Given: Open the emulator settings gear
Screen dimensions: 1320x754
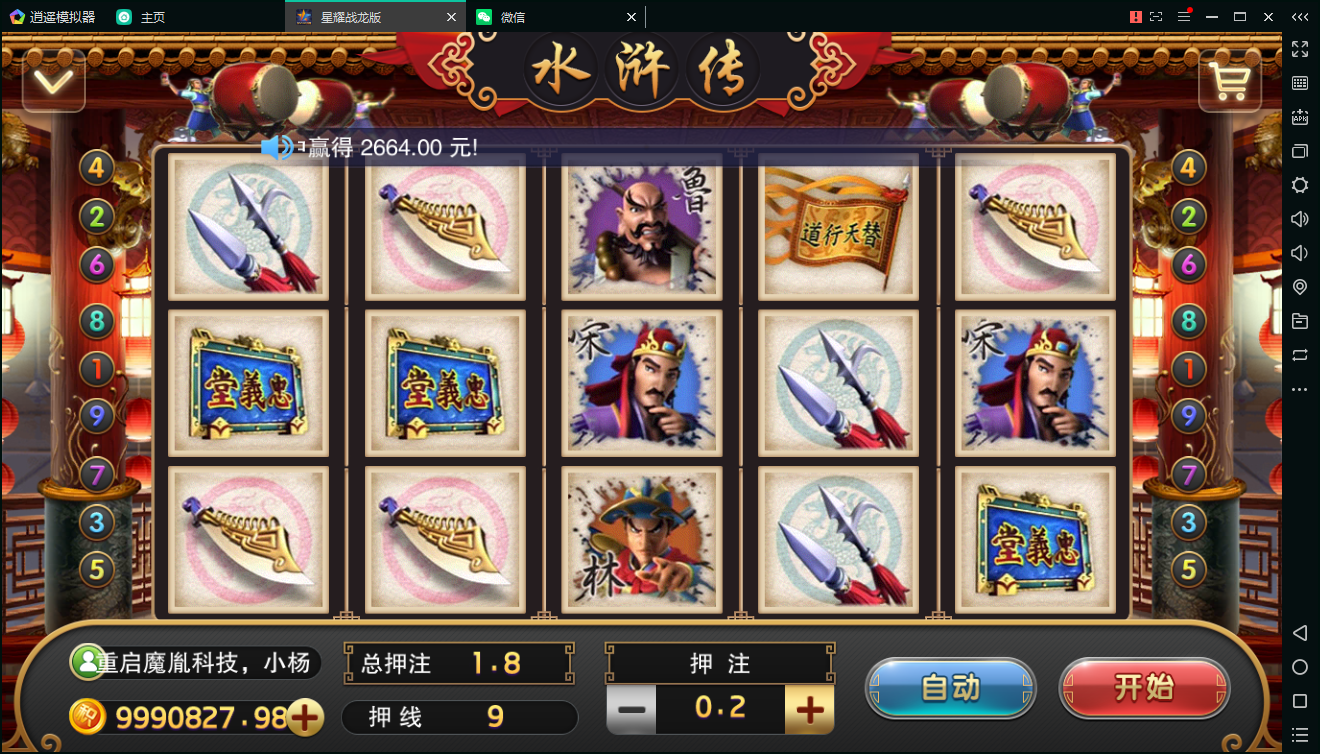Looking at the screenshot, I should tap(1300, 185).
